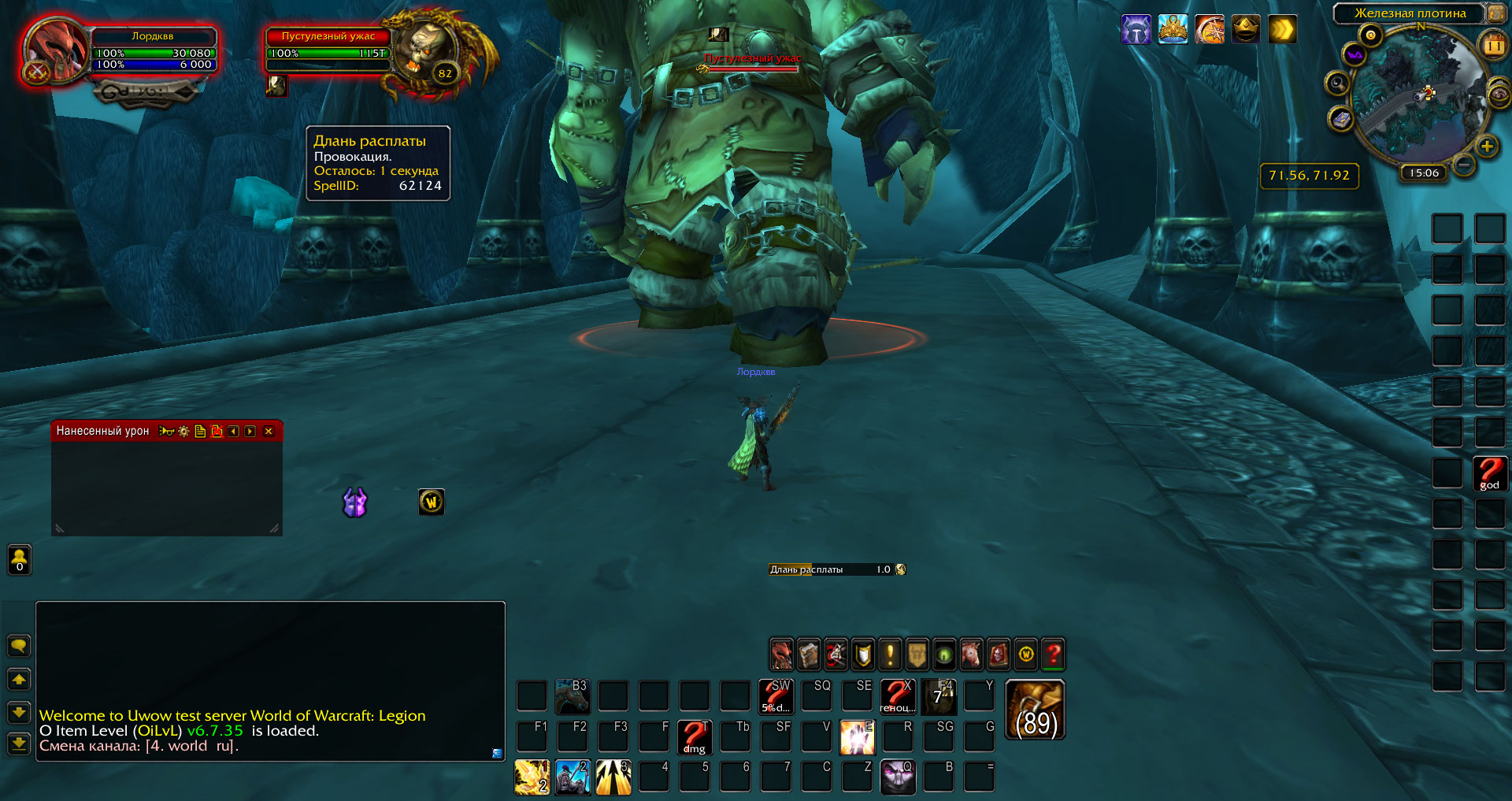Open the chat speech bubble menu
The height and width of the screenshot is (801, 1512).
19,647
